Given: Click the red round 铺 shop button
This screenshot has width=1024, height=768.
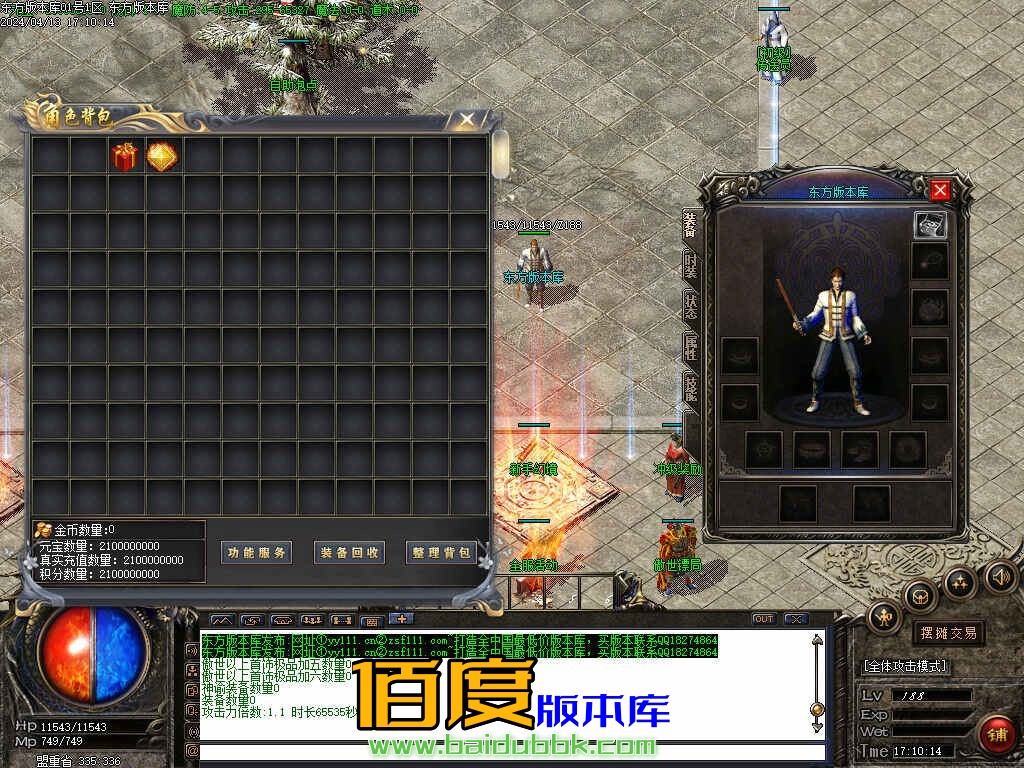Looking at the screenshot, I should pos(997,734).
